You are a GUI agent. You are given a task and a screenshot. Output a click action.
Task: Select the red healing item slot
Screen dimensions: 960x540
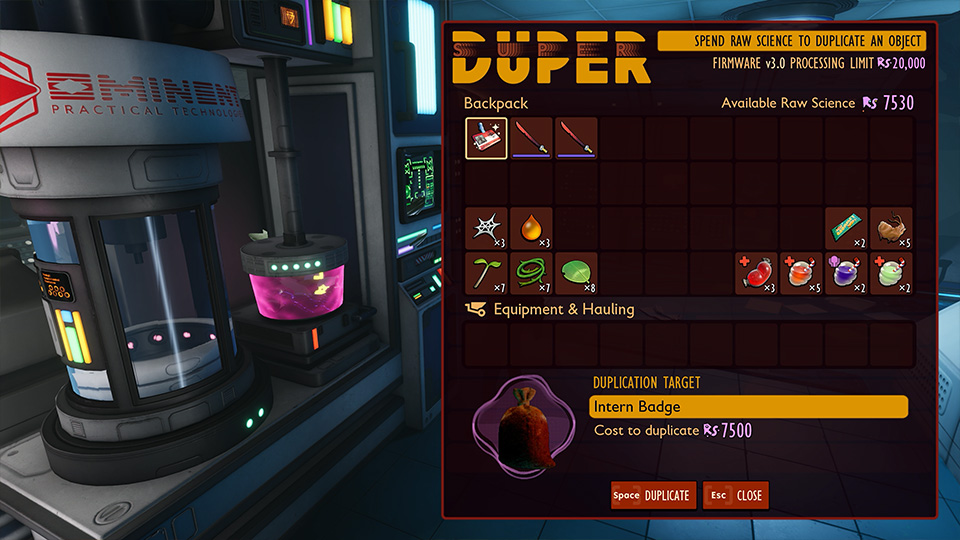click(x=757, y=273)
